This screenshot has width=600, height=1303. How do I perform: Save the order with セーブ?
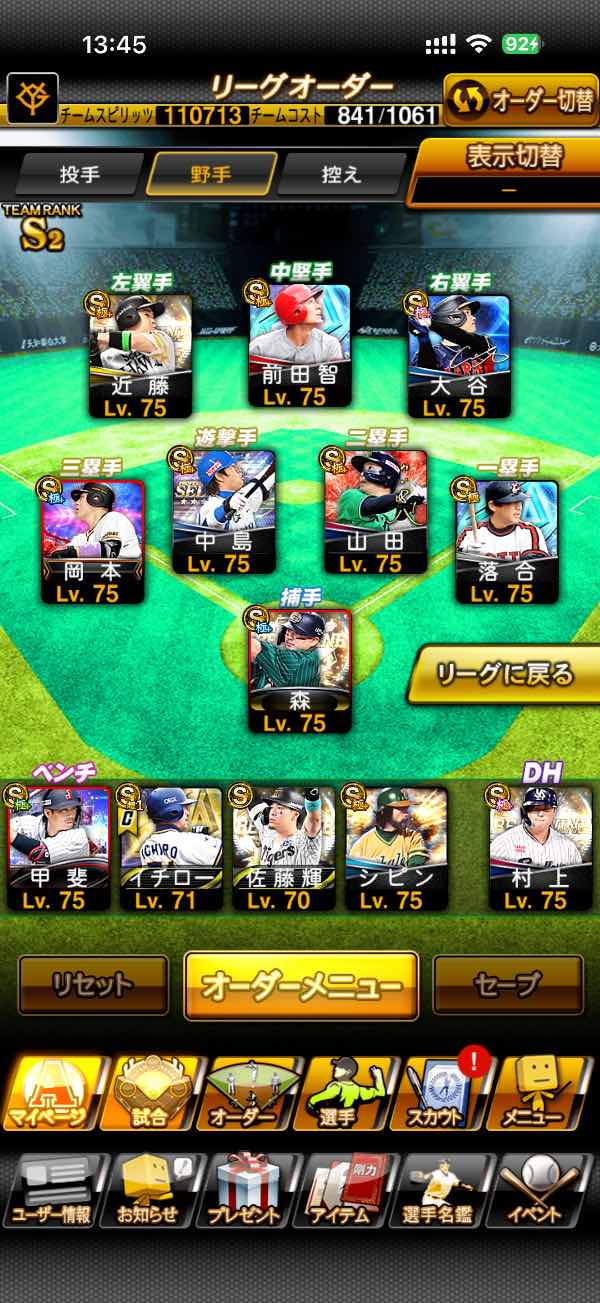tap(507, 985)
